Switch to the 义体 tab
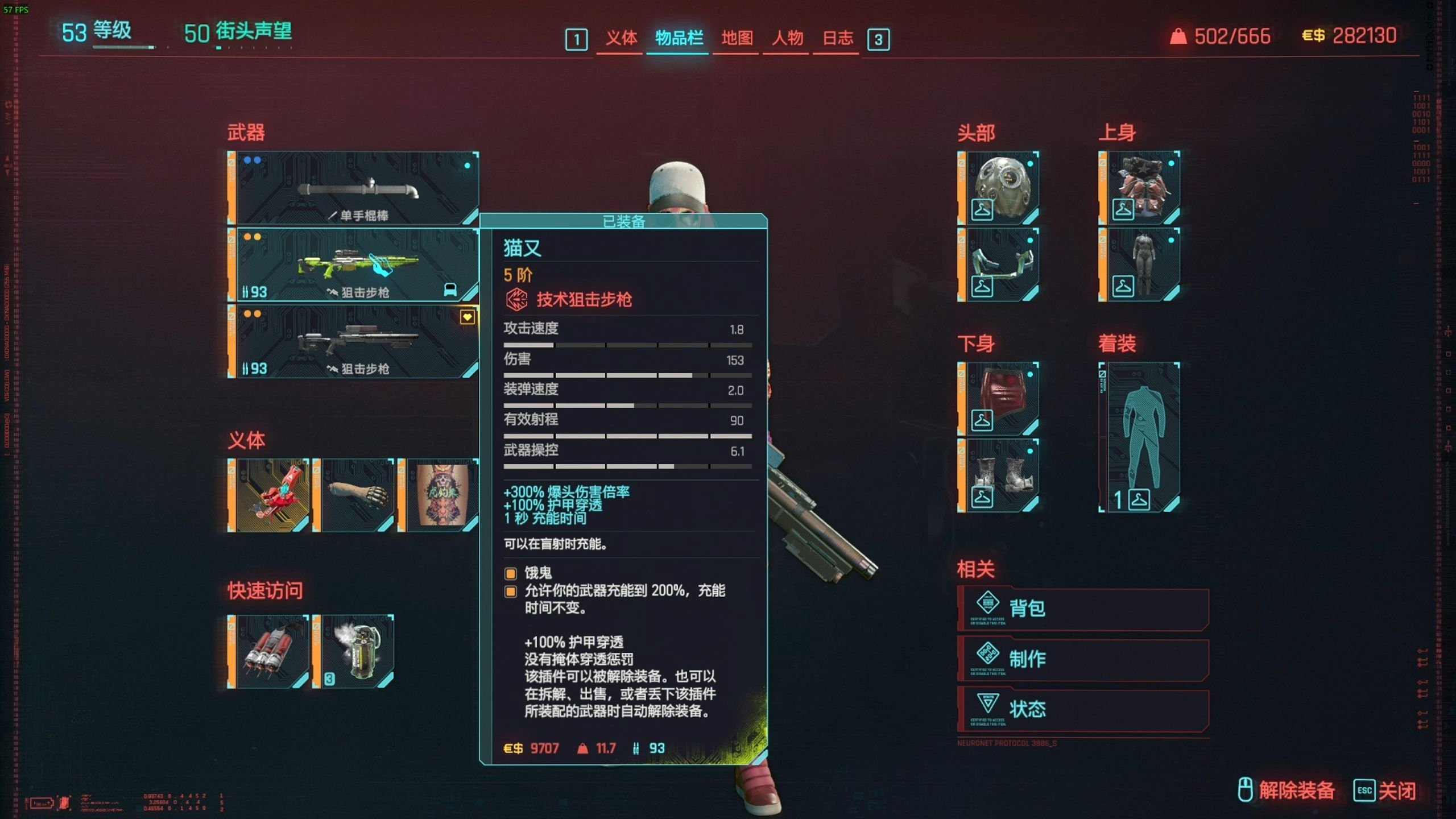Viewport: 1456px width, 819px height. point(621,38)
